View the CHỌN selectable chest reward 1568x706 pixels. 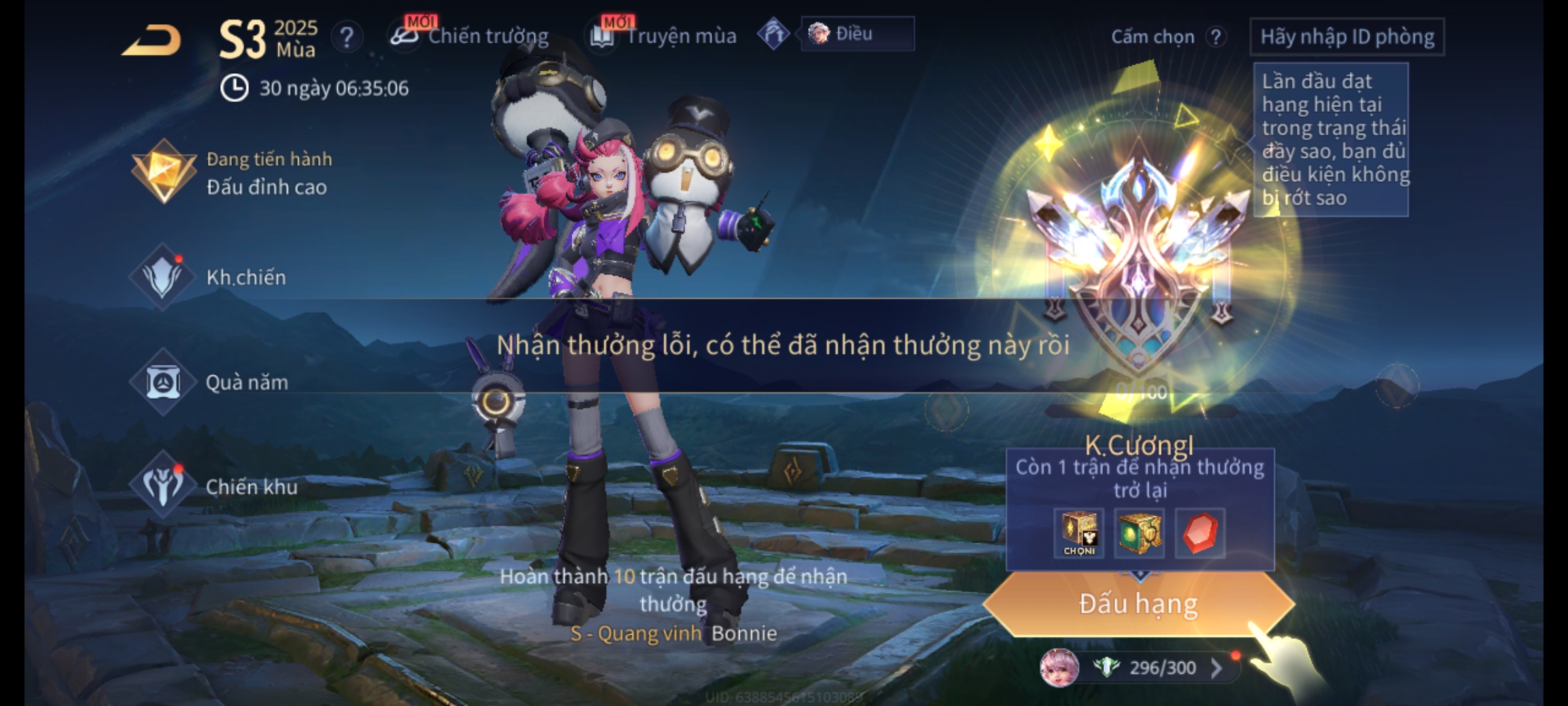click(1079, 533)
